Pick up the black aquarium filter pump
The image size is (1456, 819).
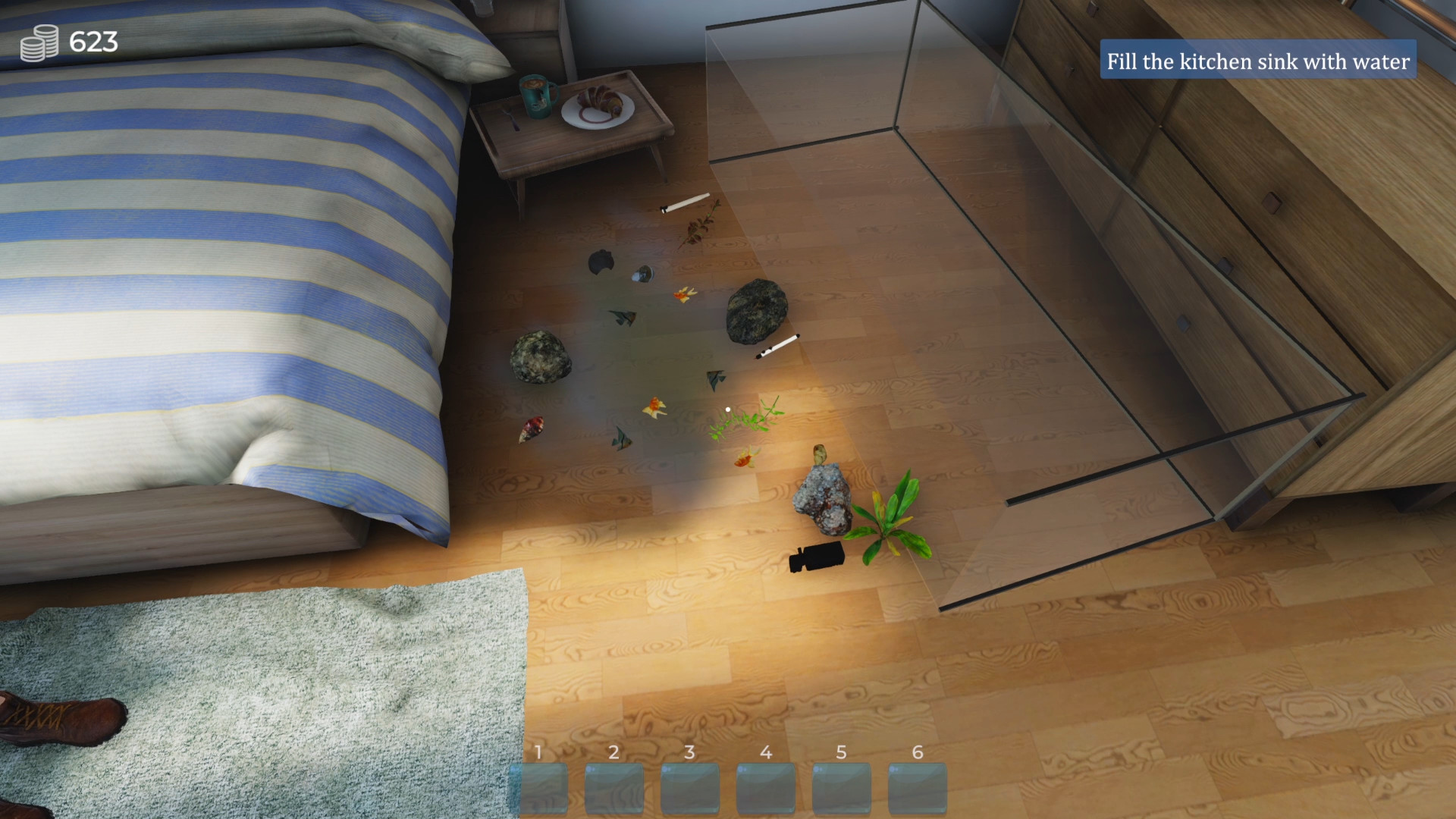tap(821, 555)
